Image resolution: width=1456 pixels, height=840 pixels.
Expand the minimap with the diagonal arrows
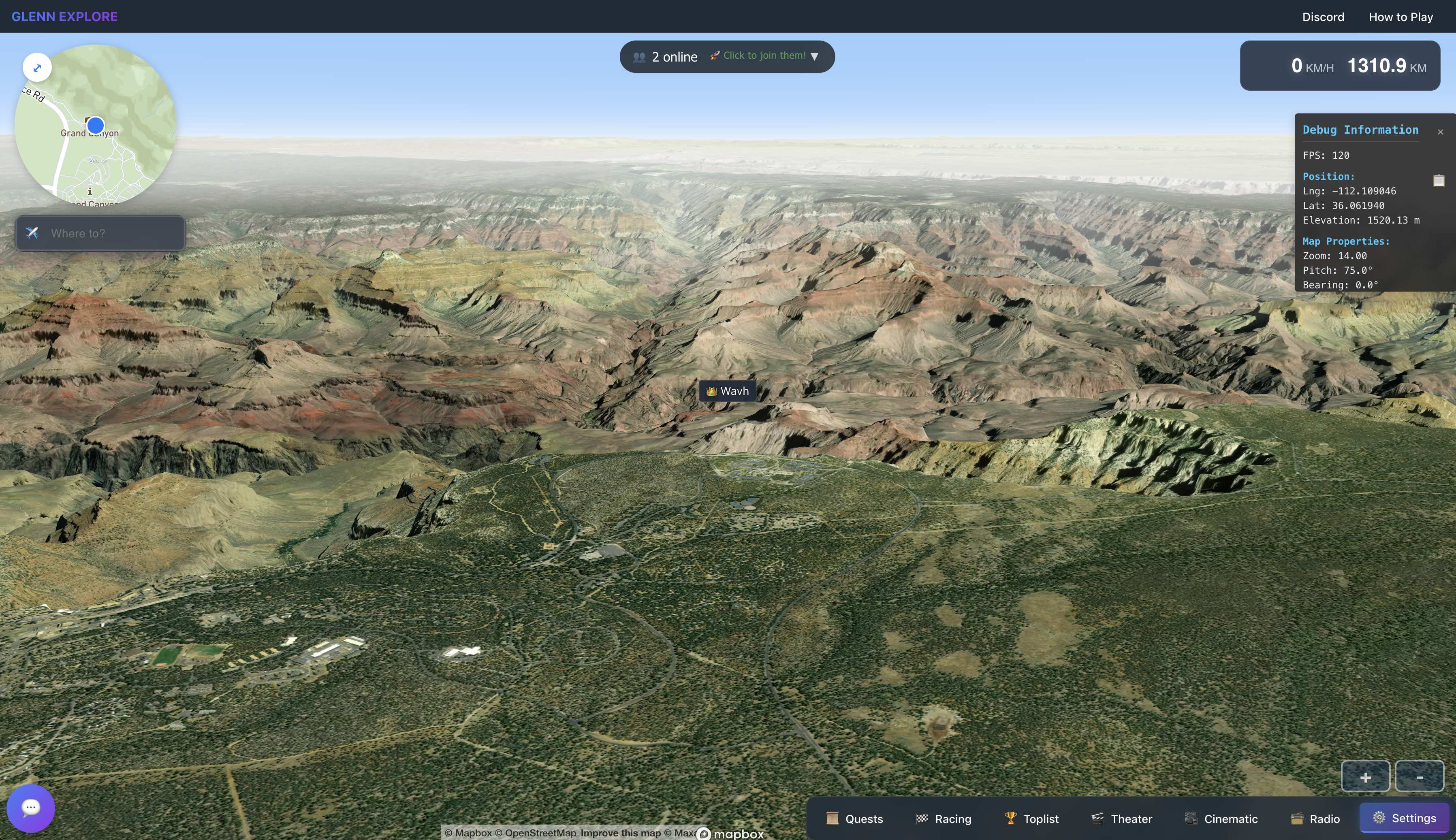pos(37,68)
